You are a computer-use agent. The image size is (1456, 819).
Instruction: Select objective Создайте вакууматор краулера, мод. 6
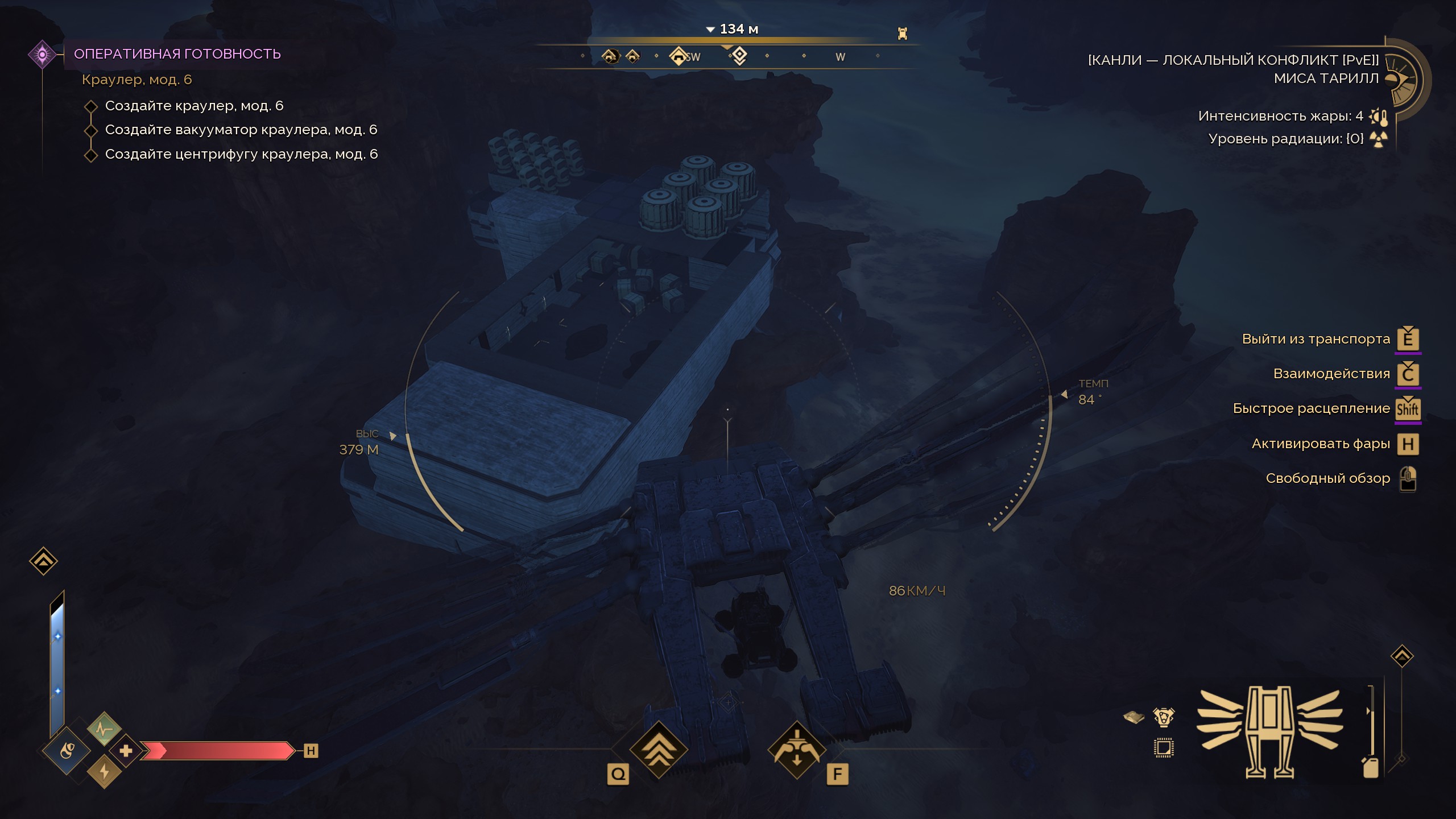click(x=241, y=130)
